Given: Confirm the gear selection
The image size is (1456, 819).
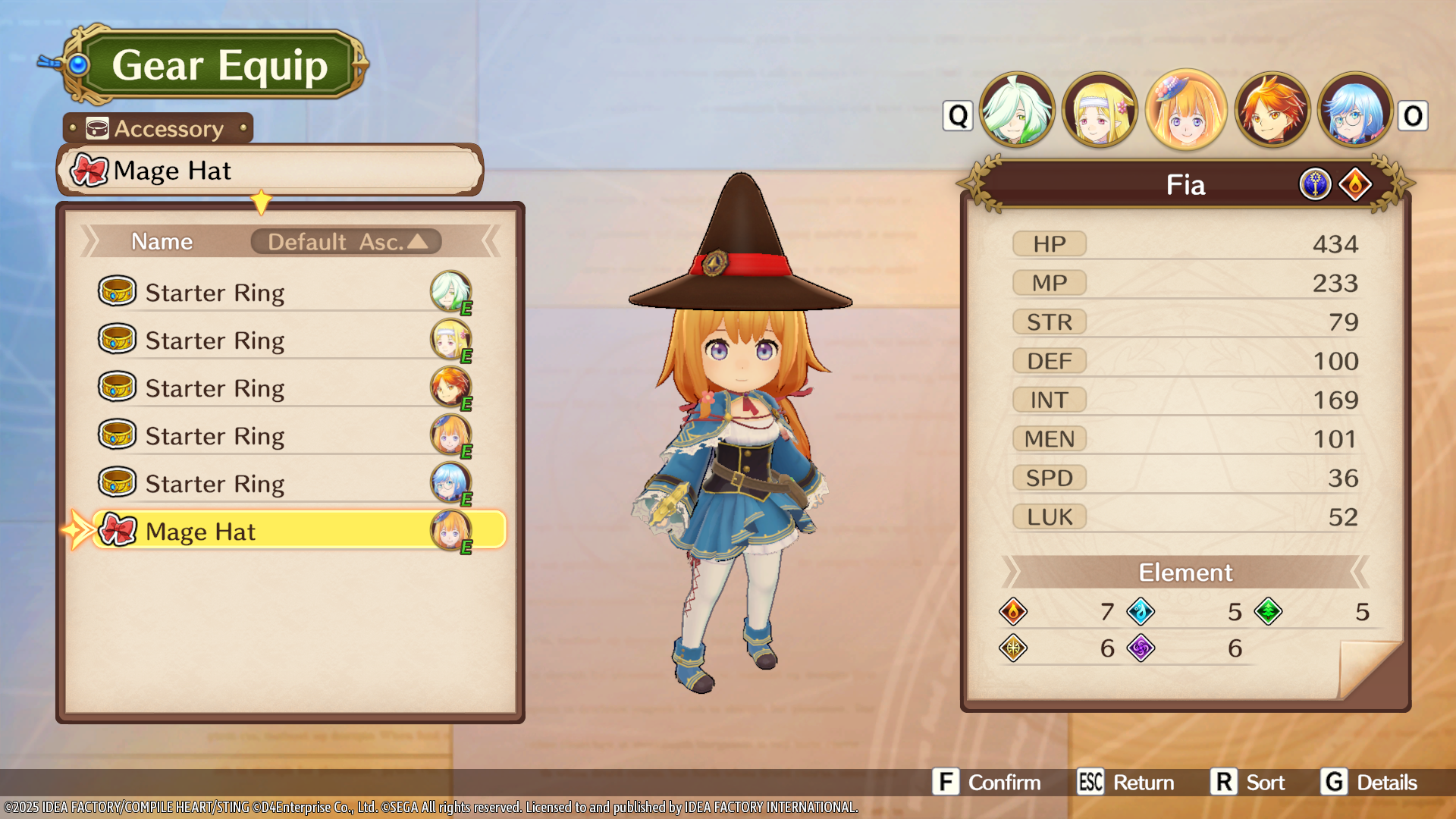Looking at the screenshot, I should 987,783.
